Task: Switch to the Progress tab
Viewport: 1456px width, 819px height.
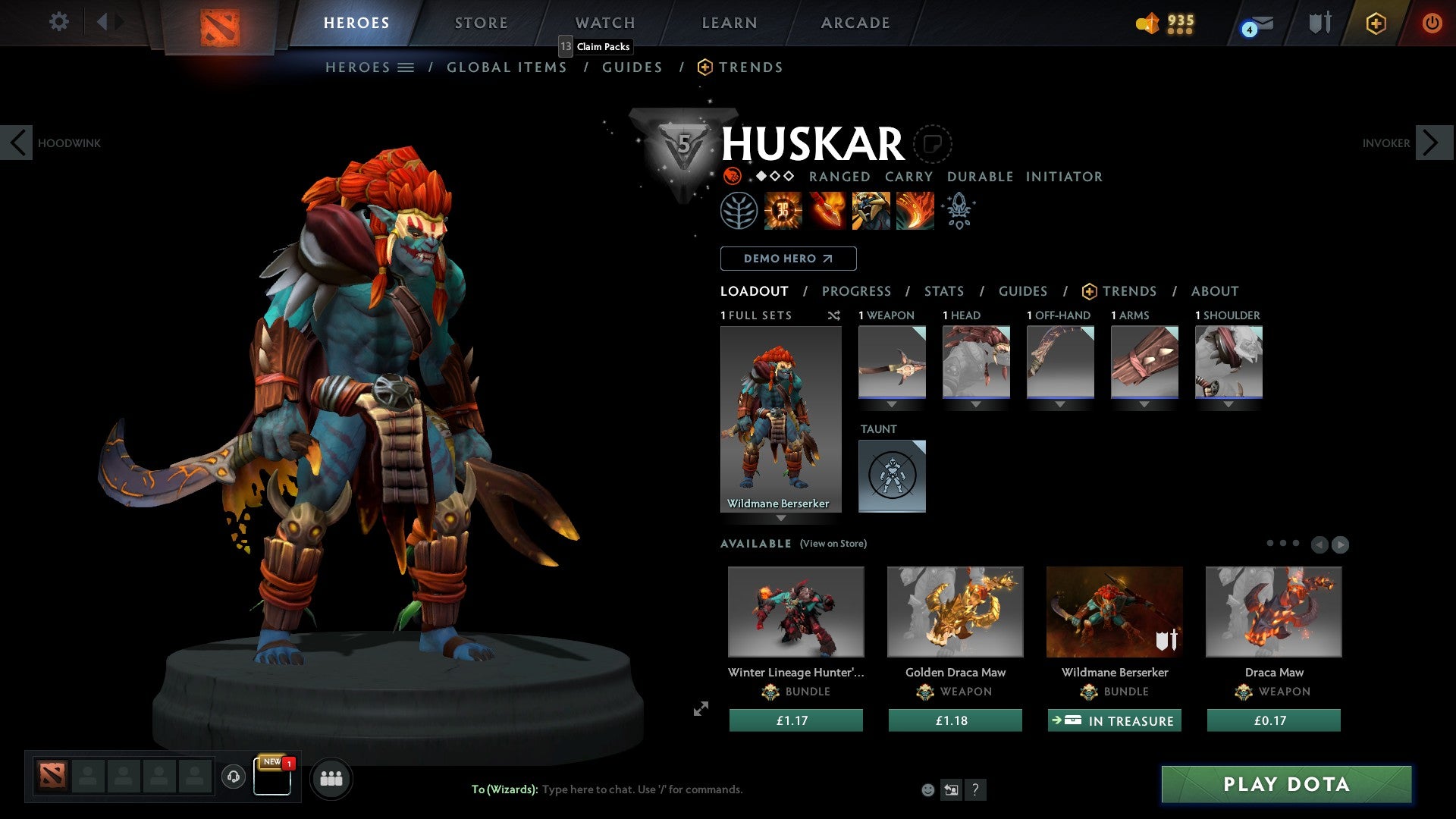Action: click(858, 291)
